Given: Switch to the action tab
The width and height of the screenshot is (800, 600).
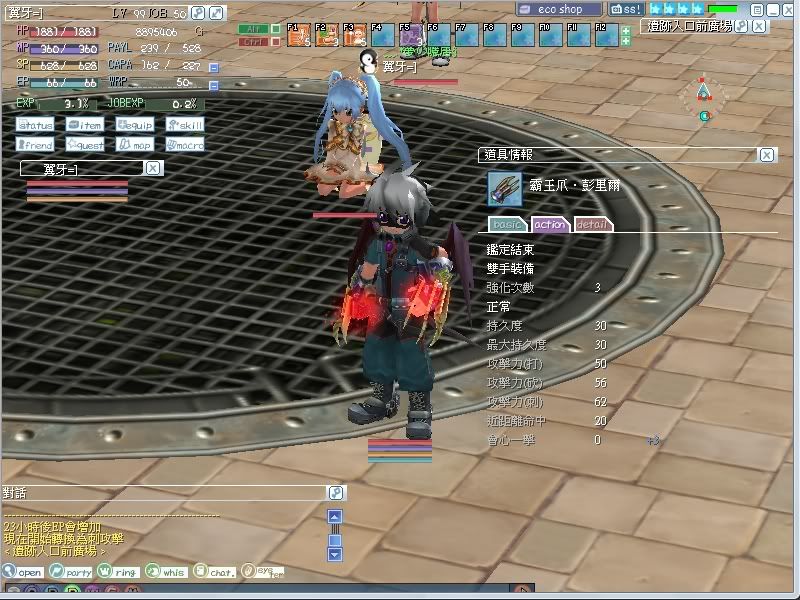Looking at the screenshot, I should click(550, 224).
